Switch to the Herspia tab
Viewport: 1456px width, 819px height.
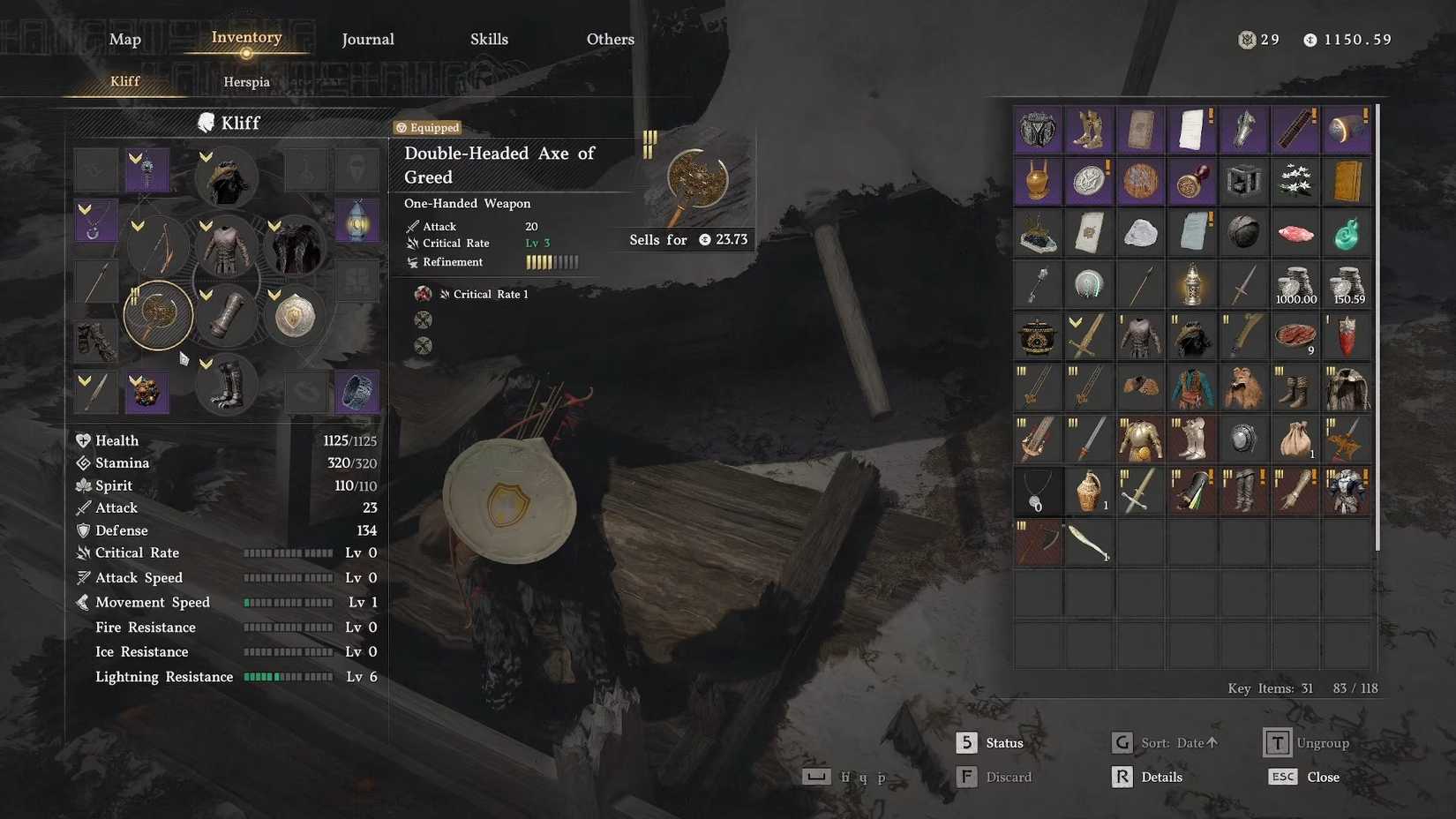pos(246,81)
